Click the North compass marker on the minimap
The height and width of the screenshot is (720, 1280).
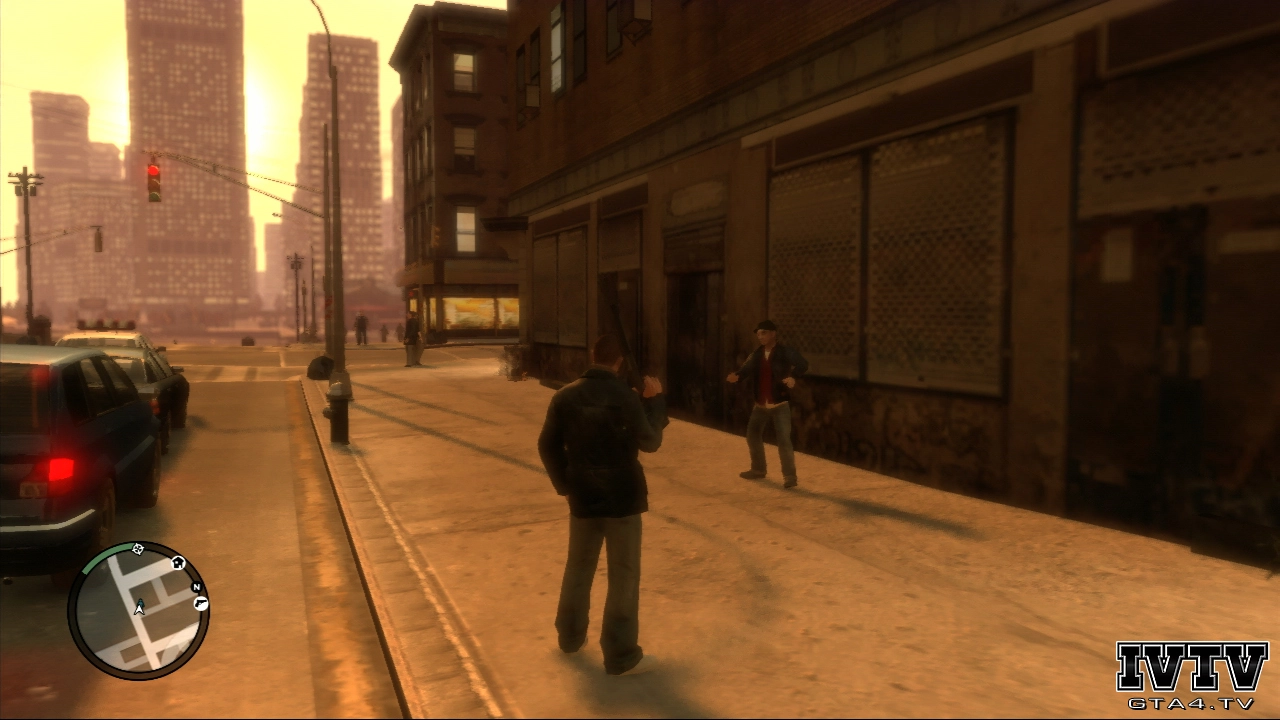tap(196, 587)
